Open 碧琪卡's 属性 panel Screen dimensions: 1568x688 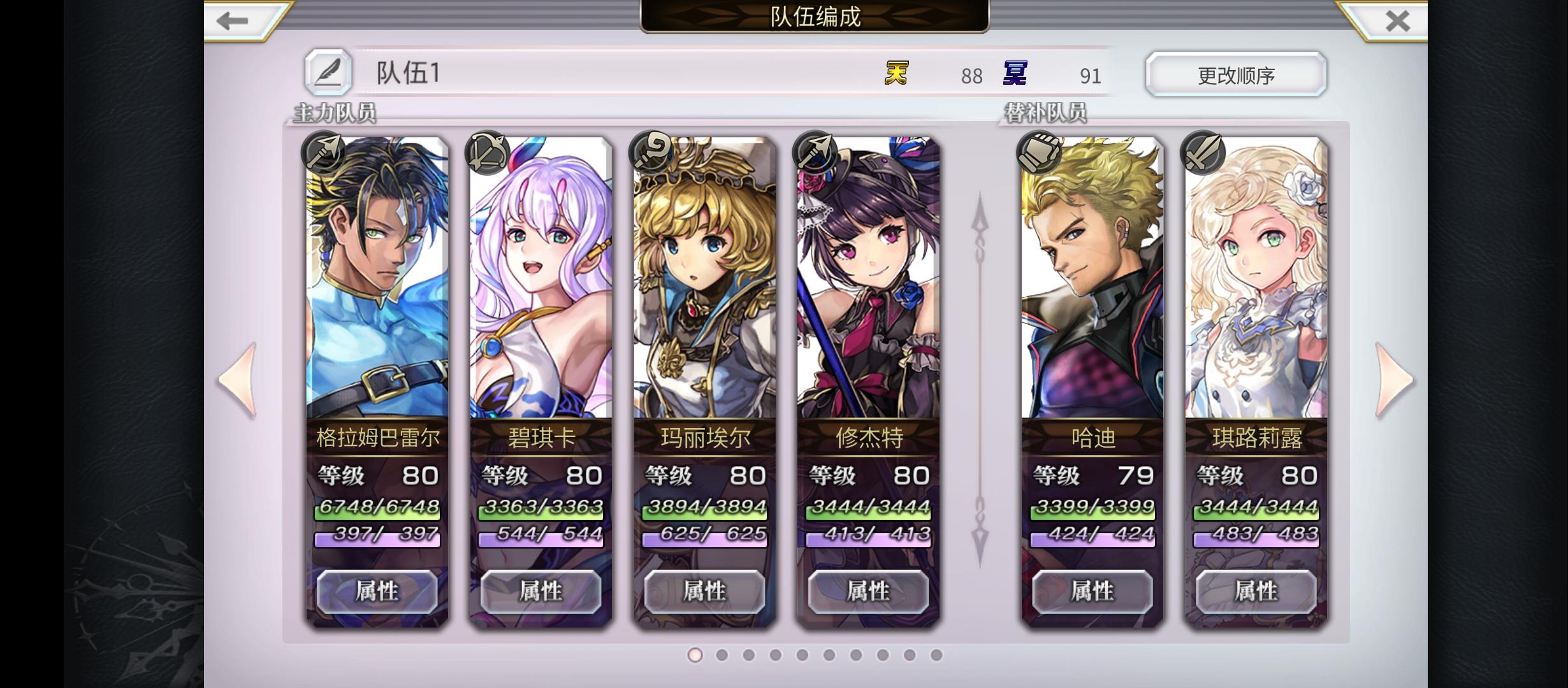click(x=540, y=591)
